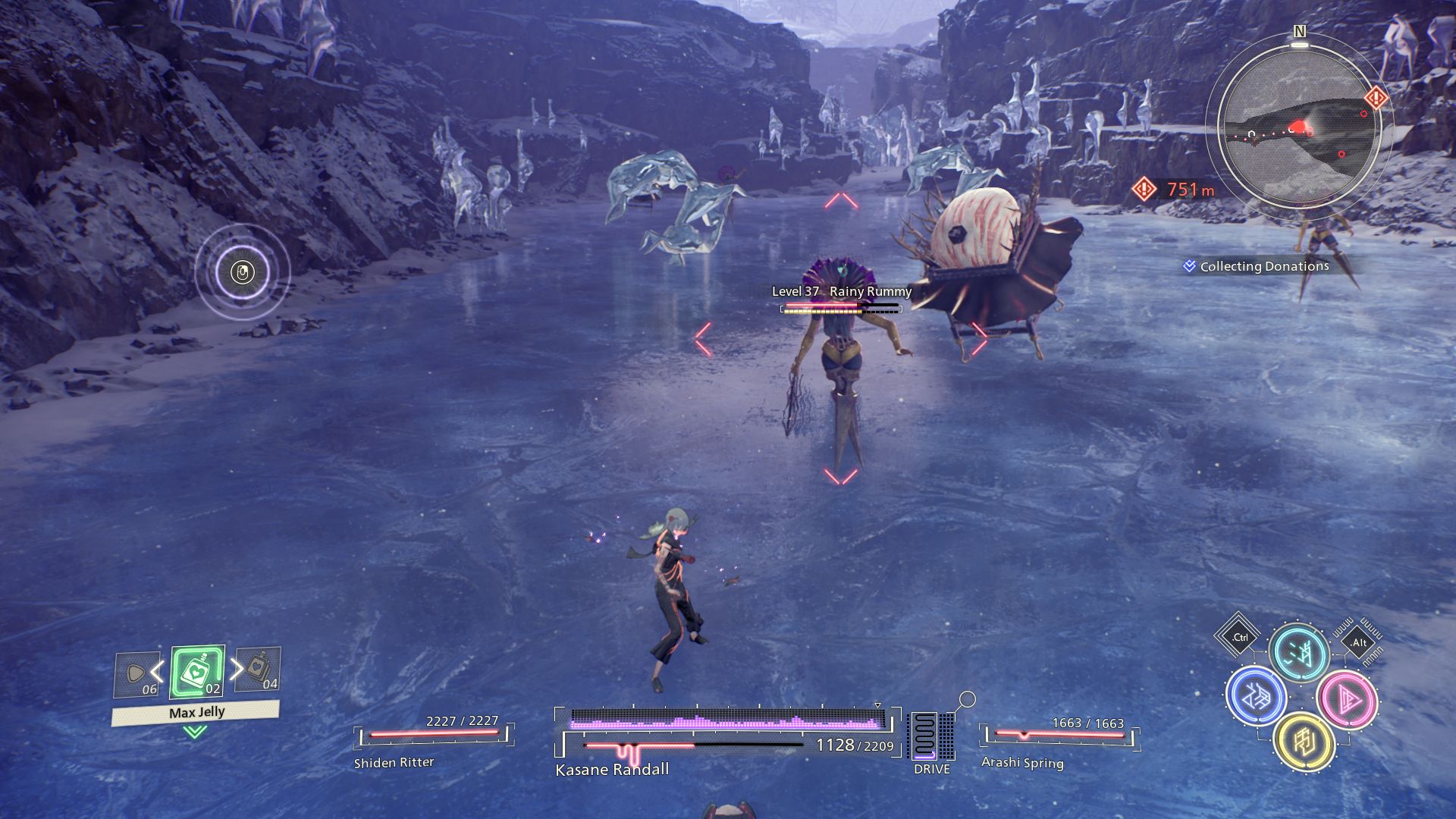The height and width of the screenshot is (819, 1456).
Task: Activate the blue SAS ability
Action: 1256,695
